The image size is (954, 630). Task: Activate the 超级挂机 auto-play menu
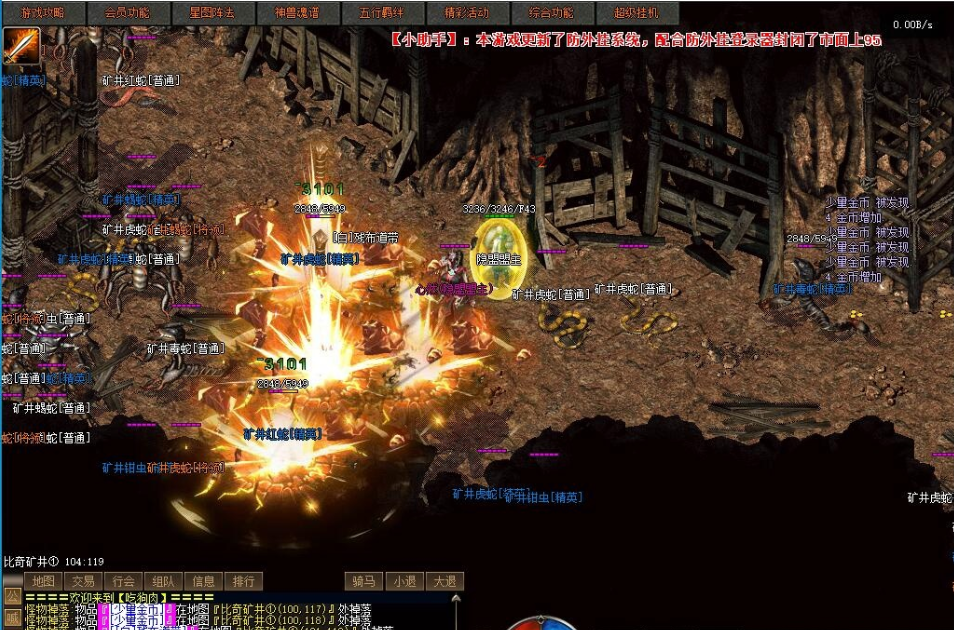[x=636, y=13]
